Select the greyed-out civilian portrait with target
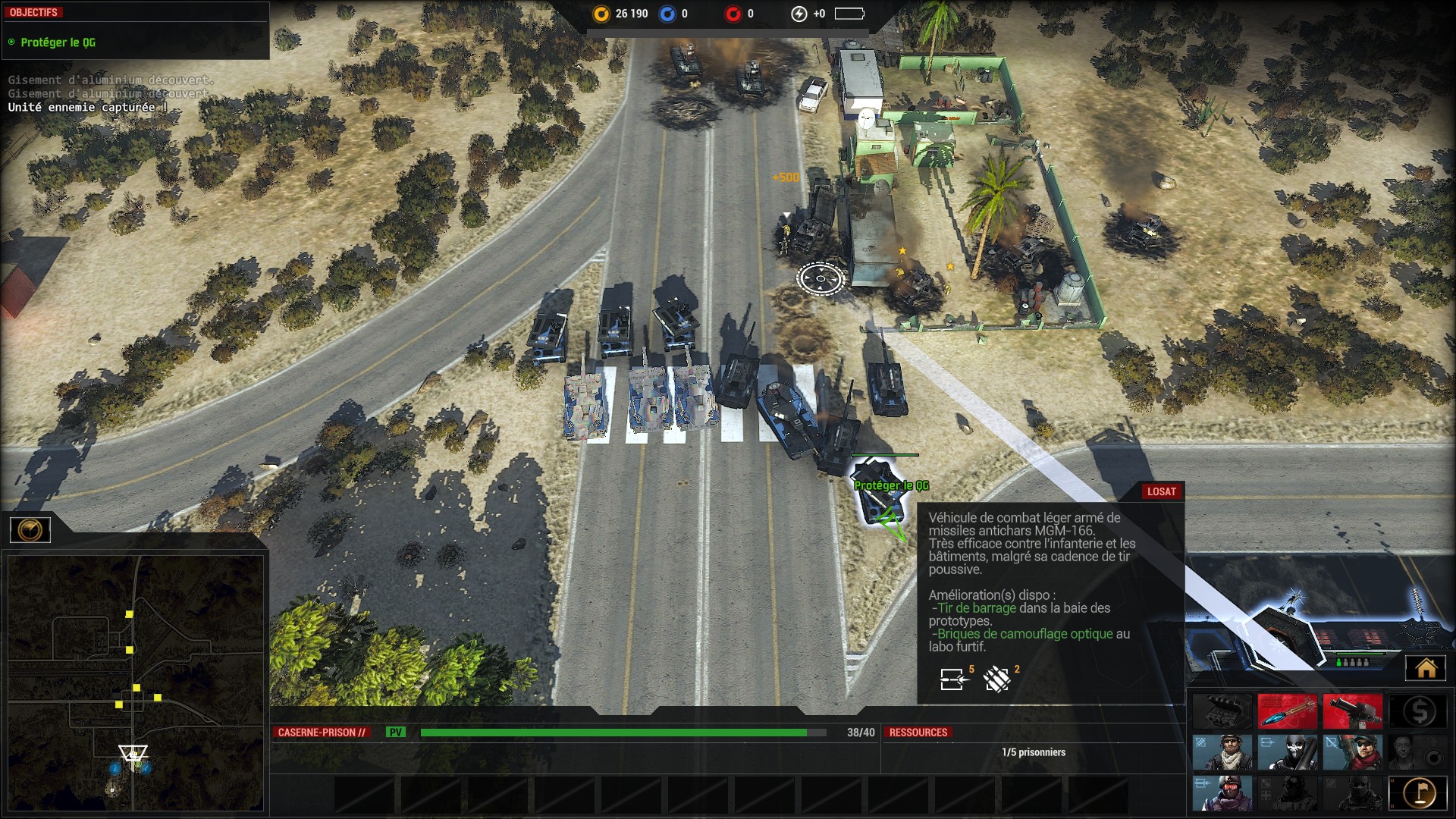The width and height of the screenshot is (1456, 819). [1418, 752]
